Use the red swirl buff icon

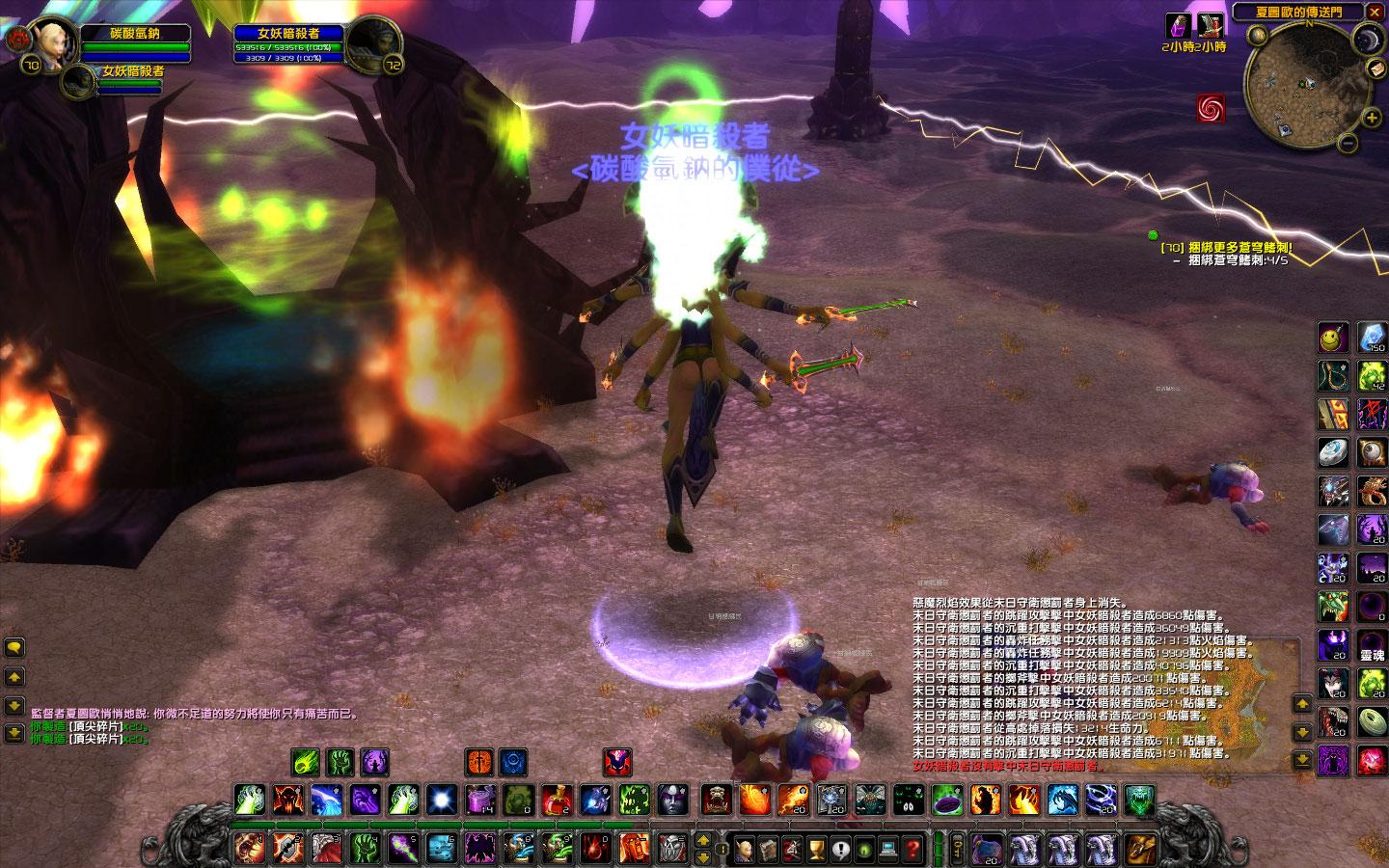pos(1210,108)
